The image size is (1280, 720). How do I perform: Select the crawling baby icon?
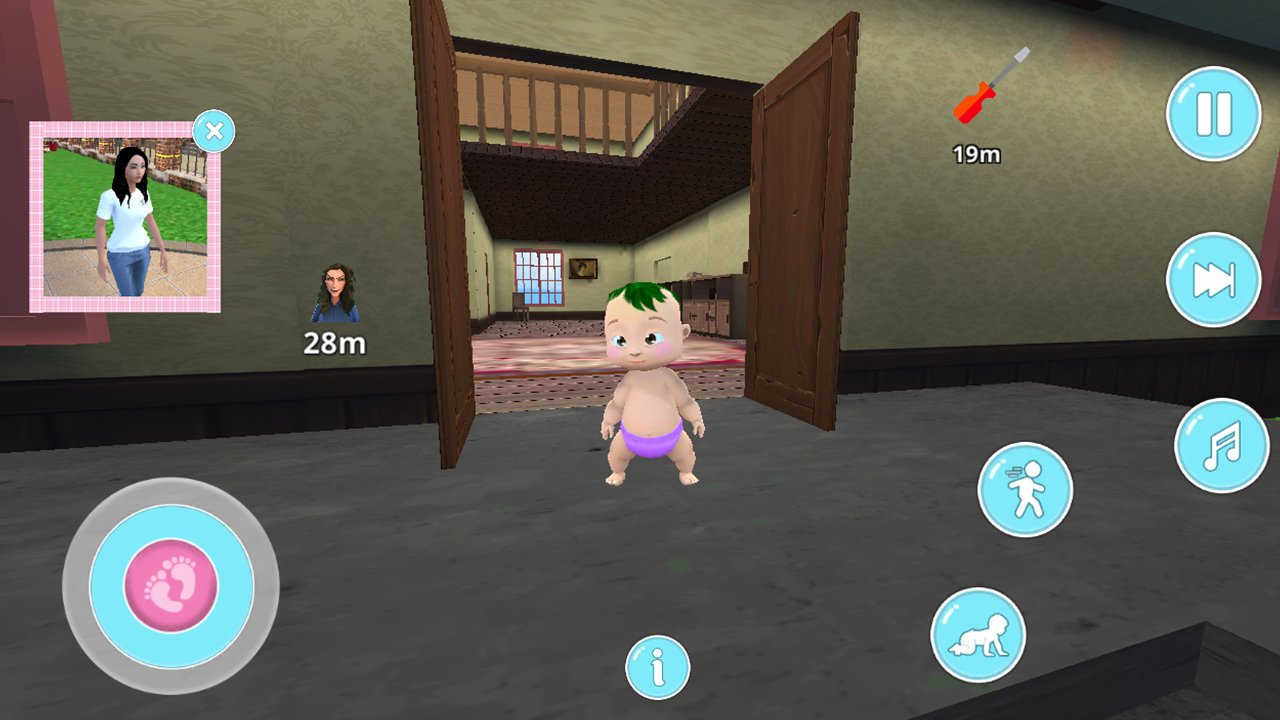tap(978, 635)
